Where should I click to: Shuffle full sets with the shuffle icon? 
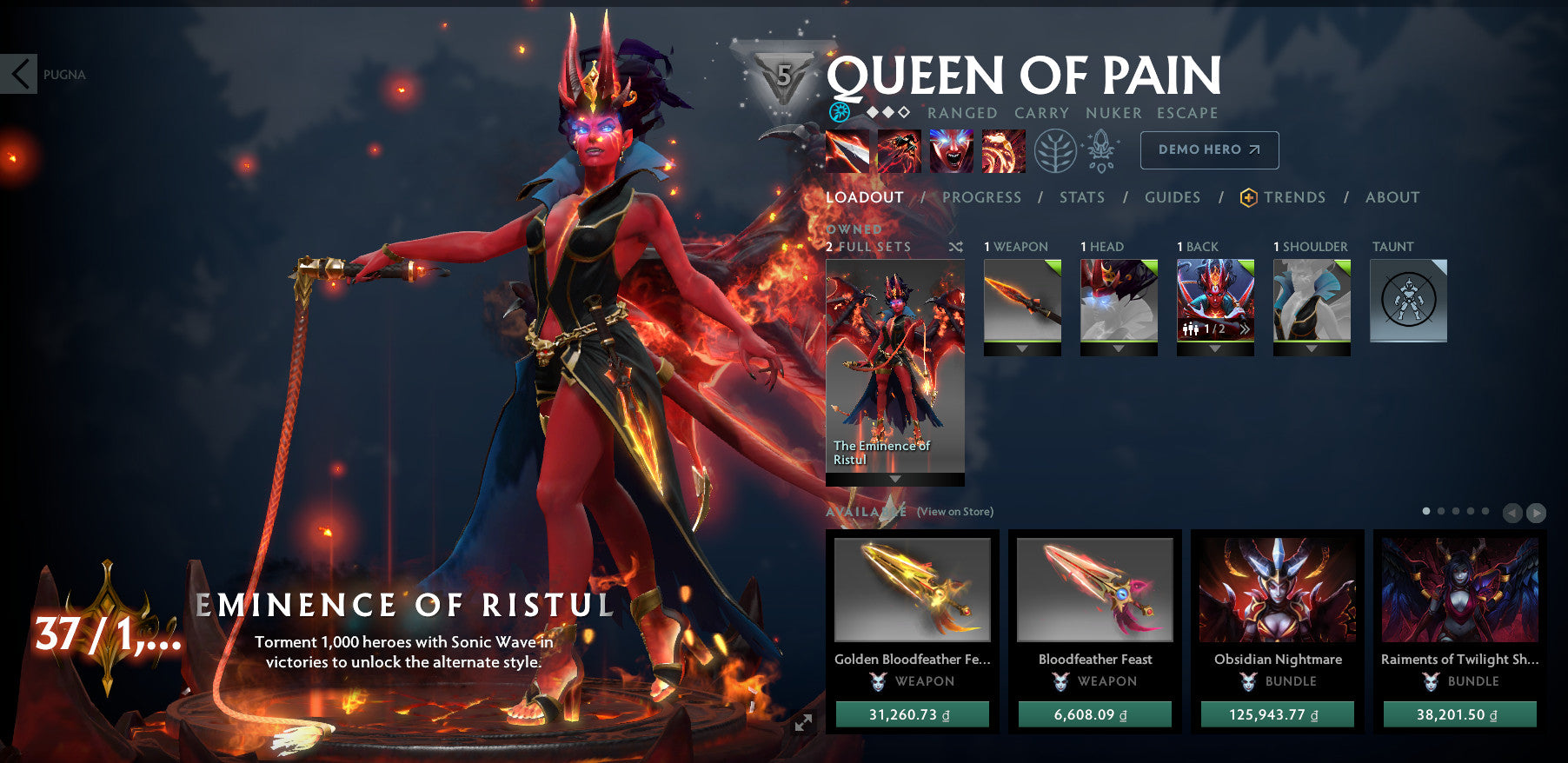(955, 247)
